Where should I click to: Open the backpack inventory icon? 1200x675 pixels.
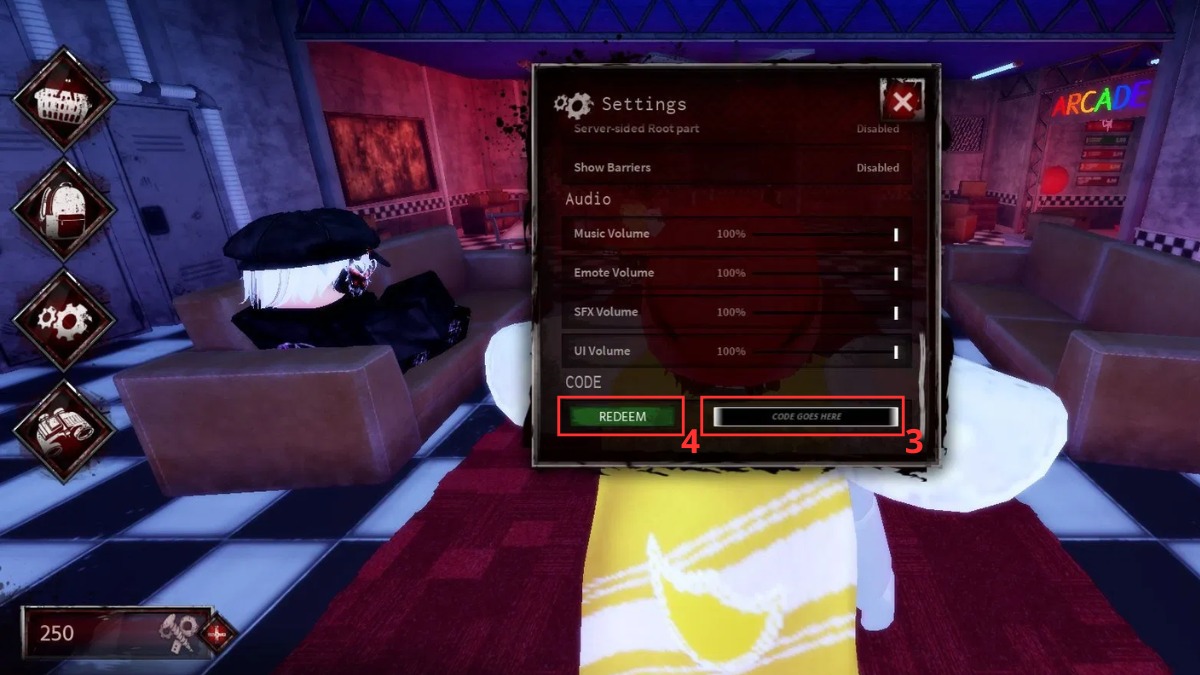tap(63, 209)
